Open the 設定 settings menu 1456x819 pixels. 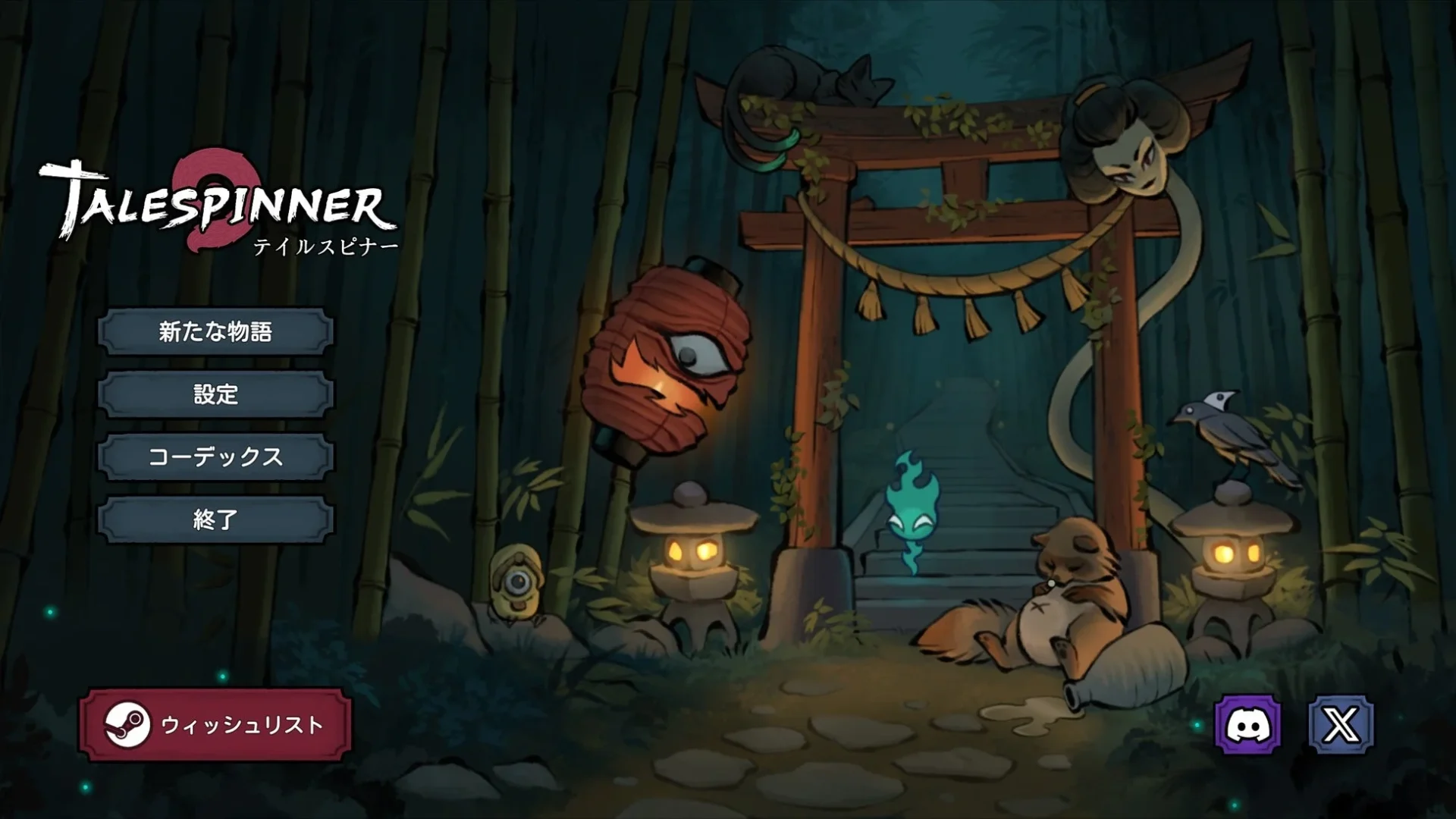pos(215,394)
